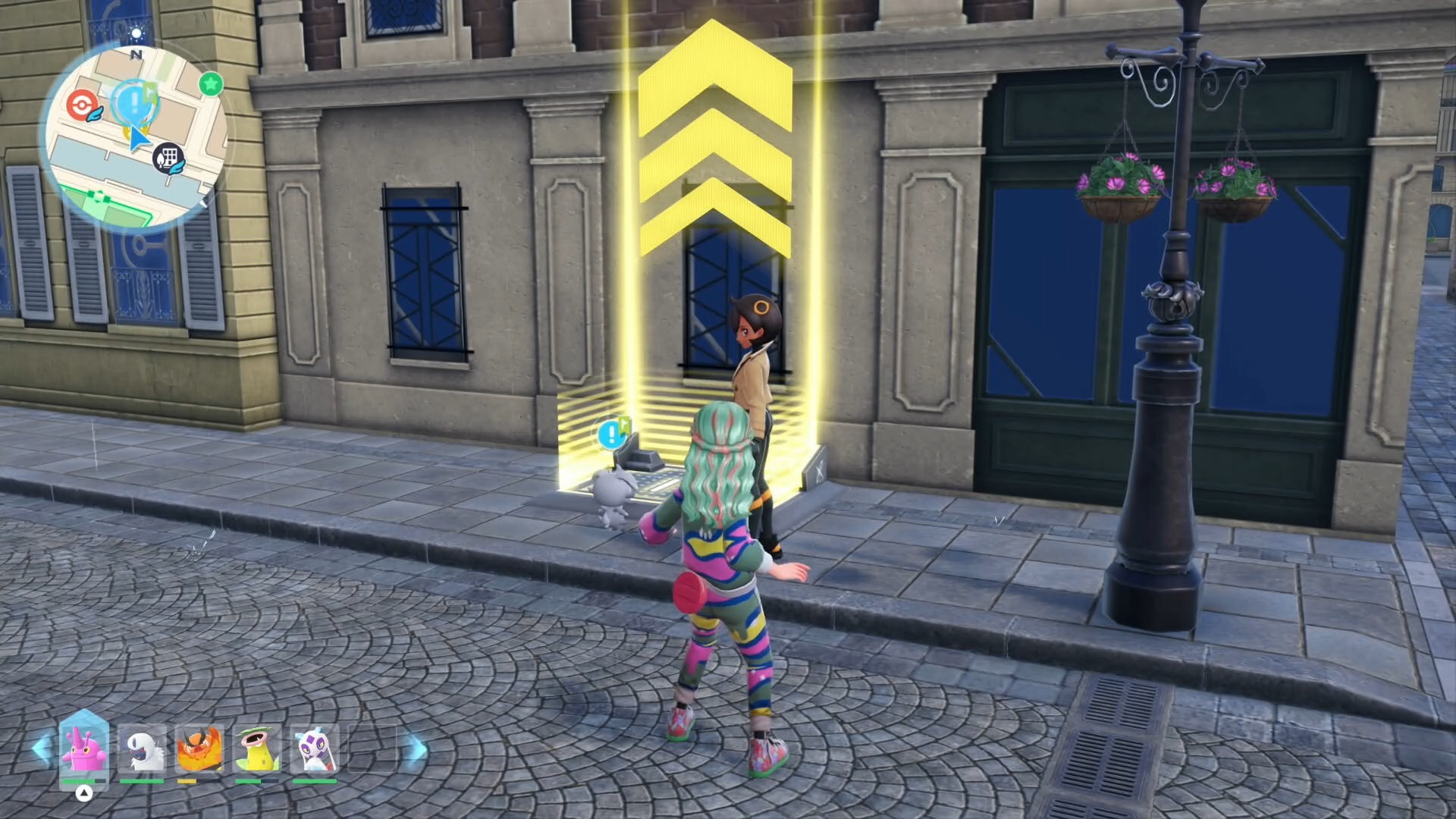Select the pink Heracross party slot
This screenshot has width=1456, height=819.
tap(83, 749)
